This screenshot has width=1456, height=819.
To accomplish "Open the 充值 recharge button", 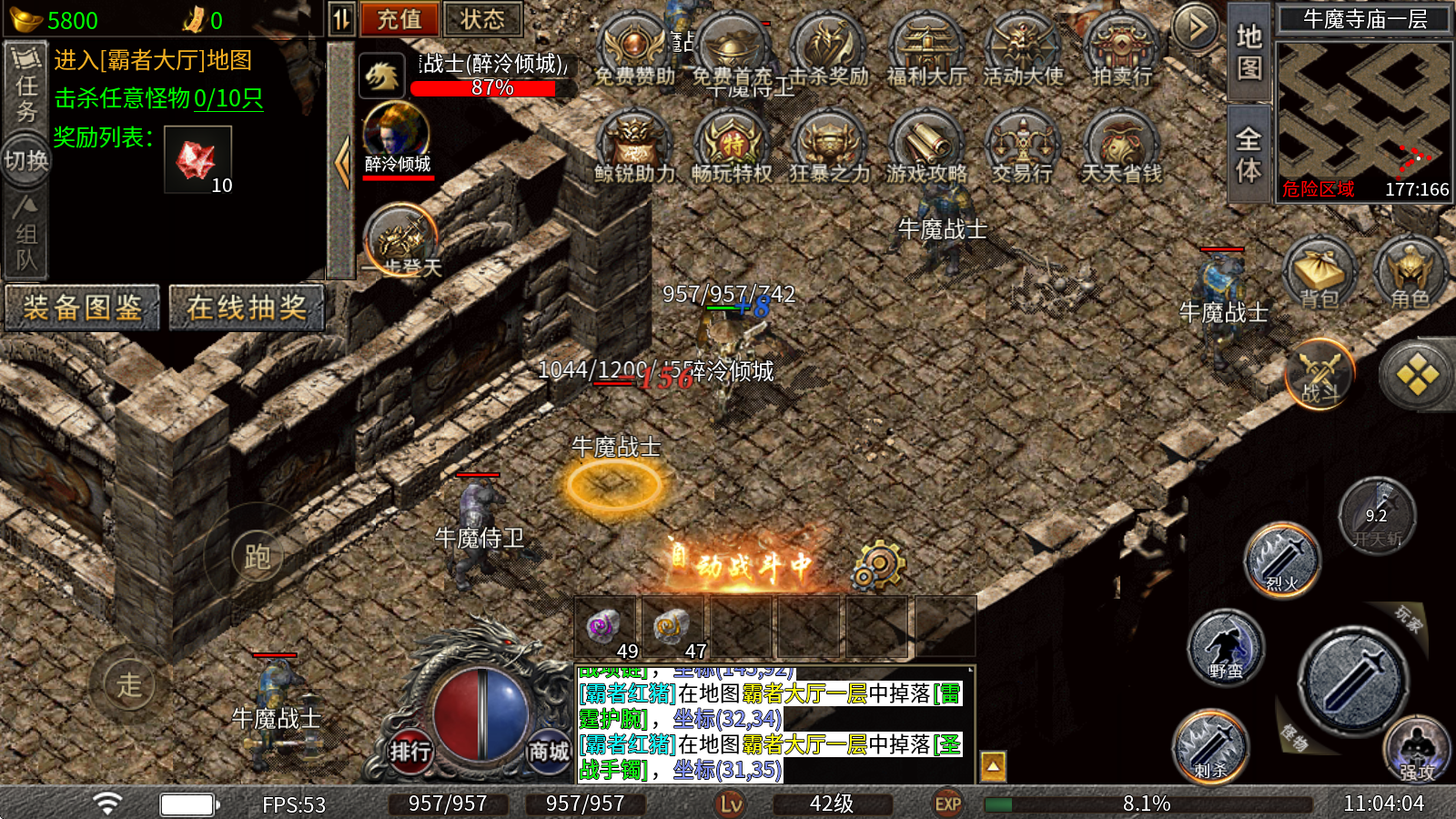I will point(399,19).
